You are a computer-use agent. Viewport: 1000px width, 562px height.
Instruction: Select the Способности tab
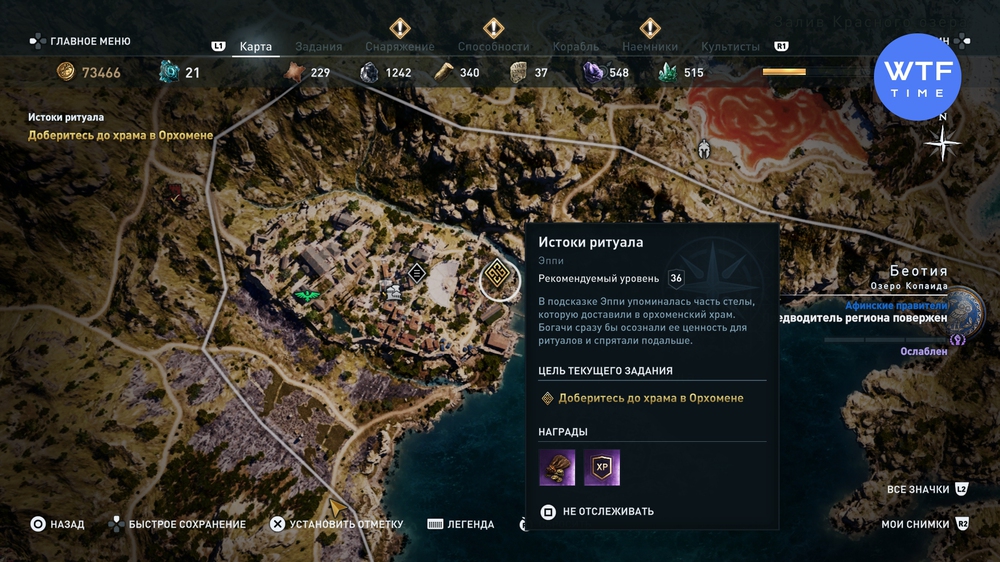(493, 47)
